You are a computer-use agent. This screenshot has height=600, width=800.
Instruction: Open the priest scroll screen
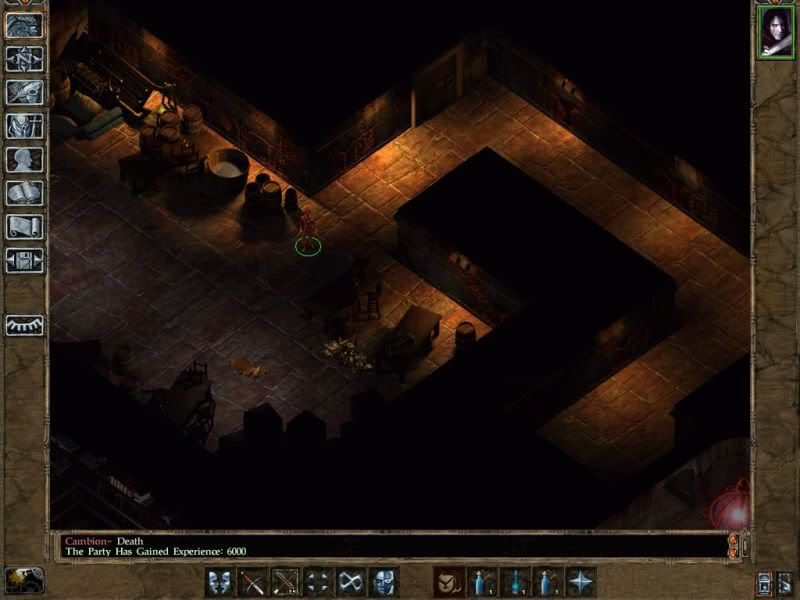24,227
